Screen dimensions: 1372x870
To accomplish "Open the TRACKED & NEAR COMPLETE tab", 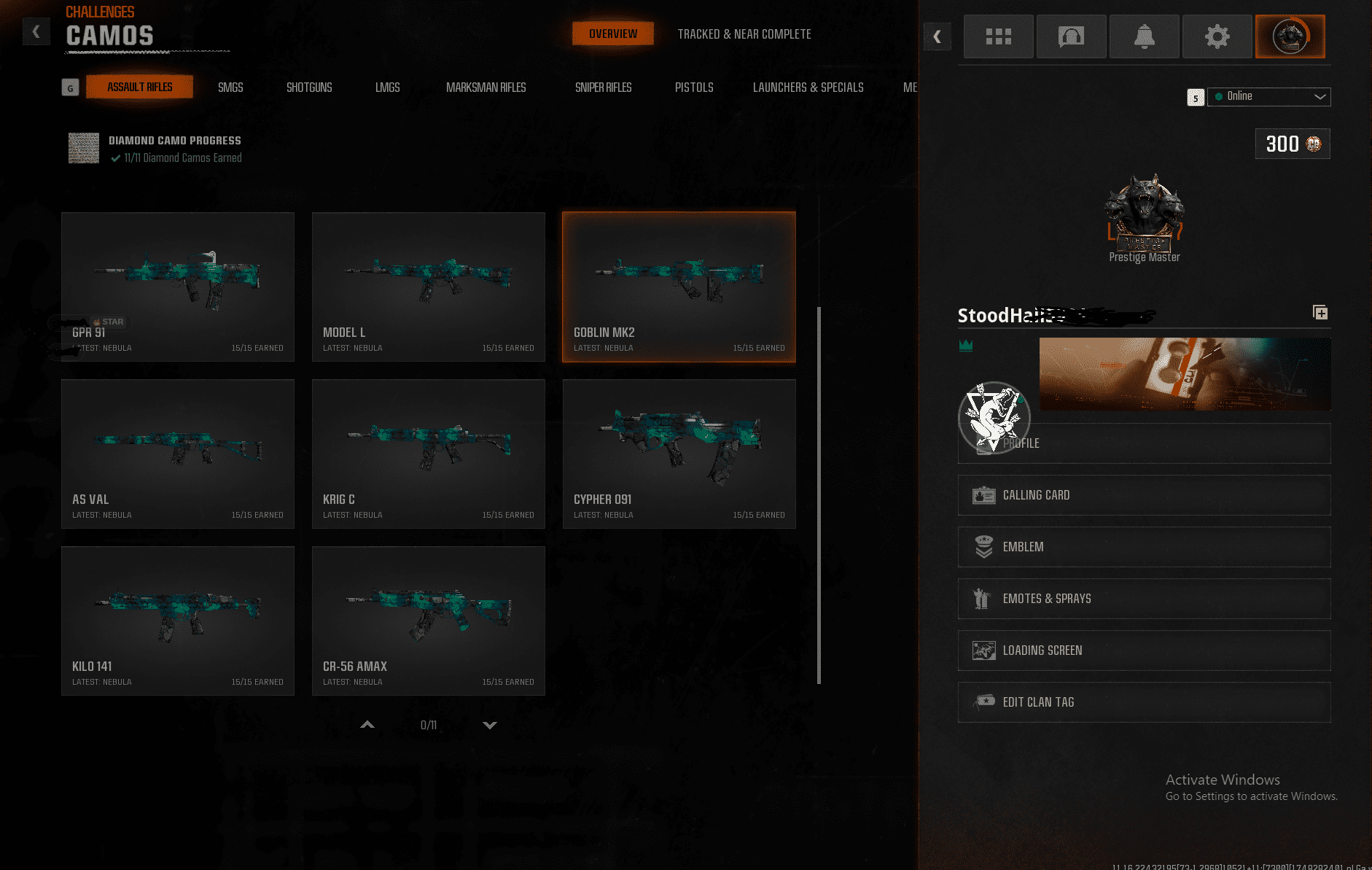I will [744, 34].
